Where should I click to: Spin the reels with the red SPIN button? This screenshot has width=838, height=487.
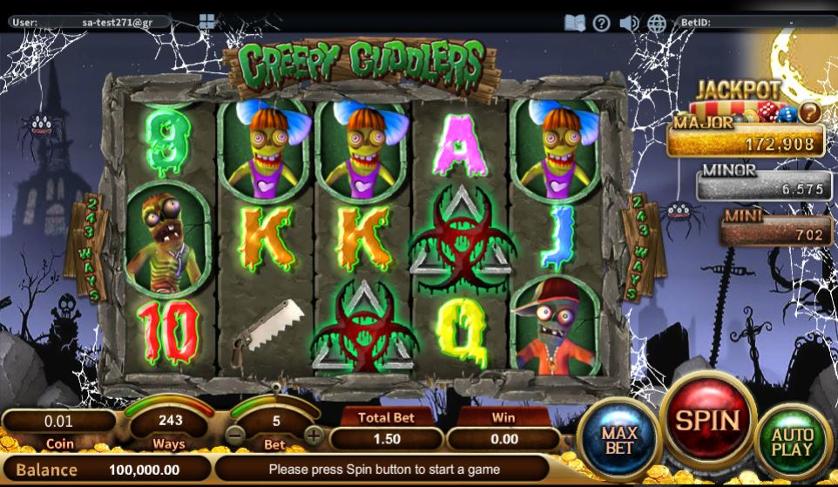click(x=709, y=419)
